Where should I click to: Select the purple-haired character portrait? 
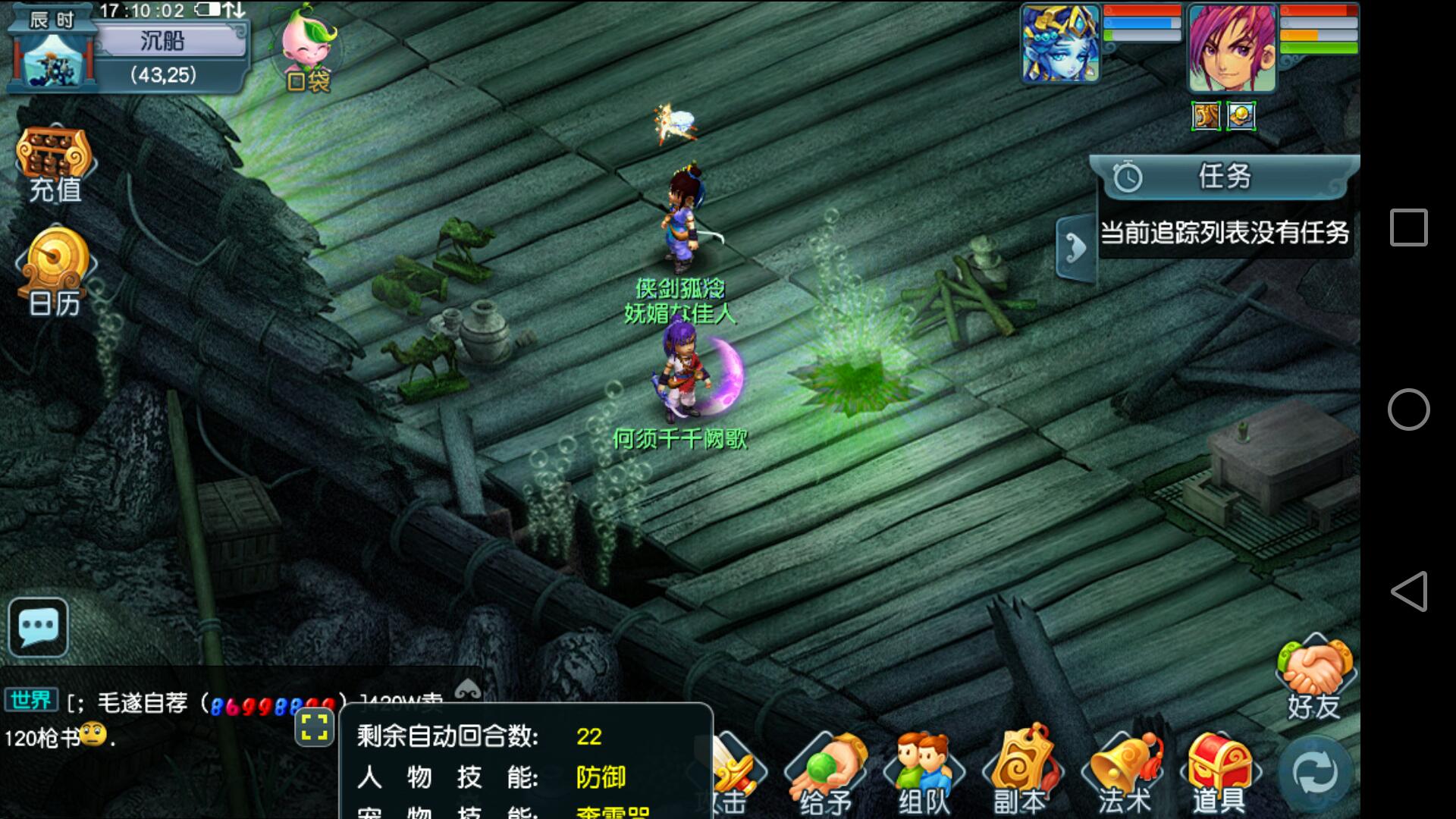click(x=1232, y=47)
